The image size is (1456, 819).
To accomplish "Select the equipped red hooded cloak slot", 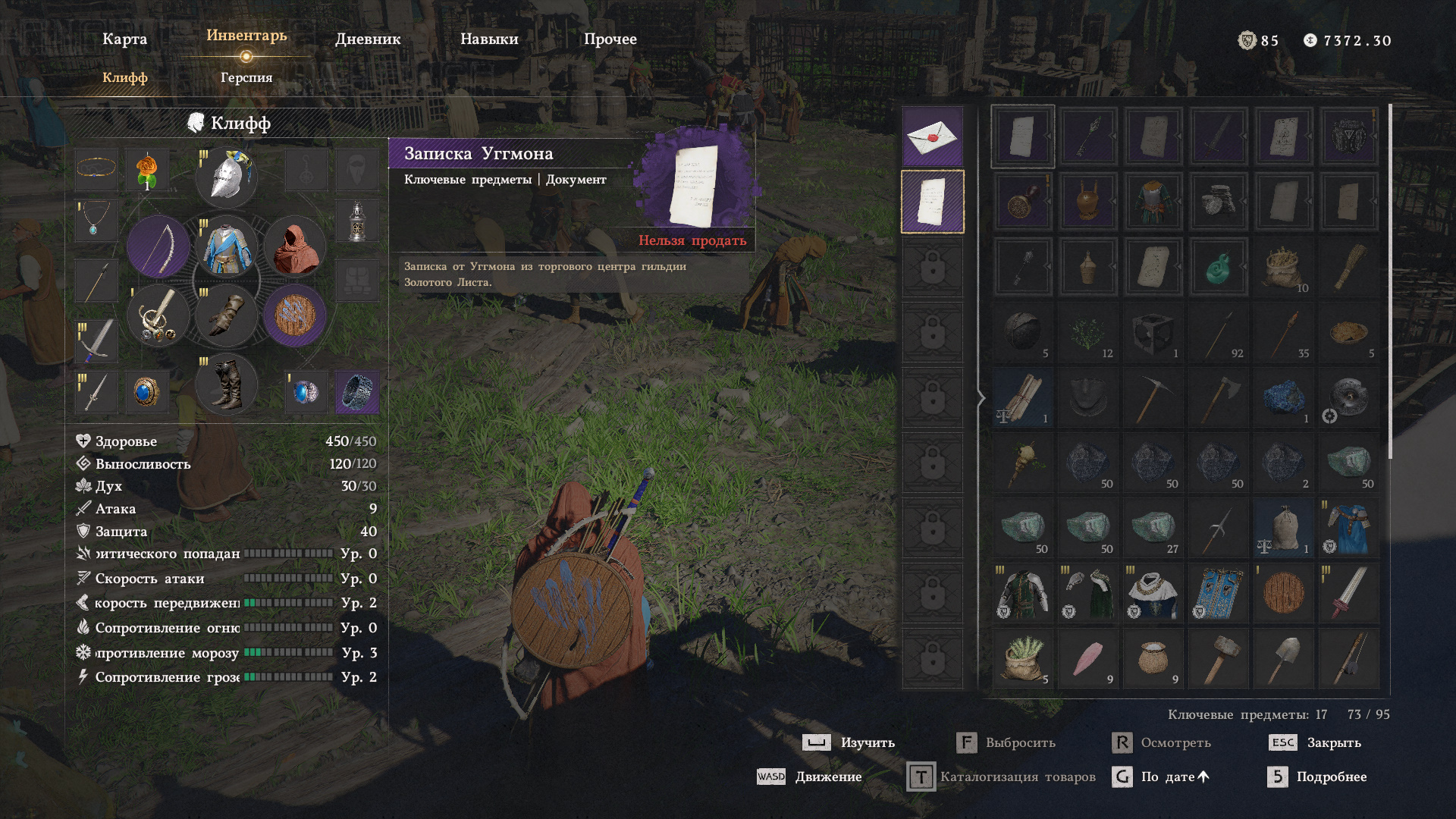I will click(295, 246).
